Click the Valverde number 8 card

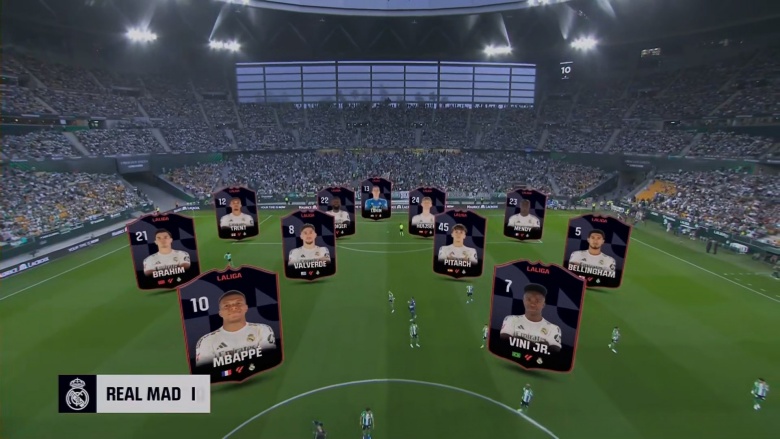(308, 244)
